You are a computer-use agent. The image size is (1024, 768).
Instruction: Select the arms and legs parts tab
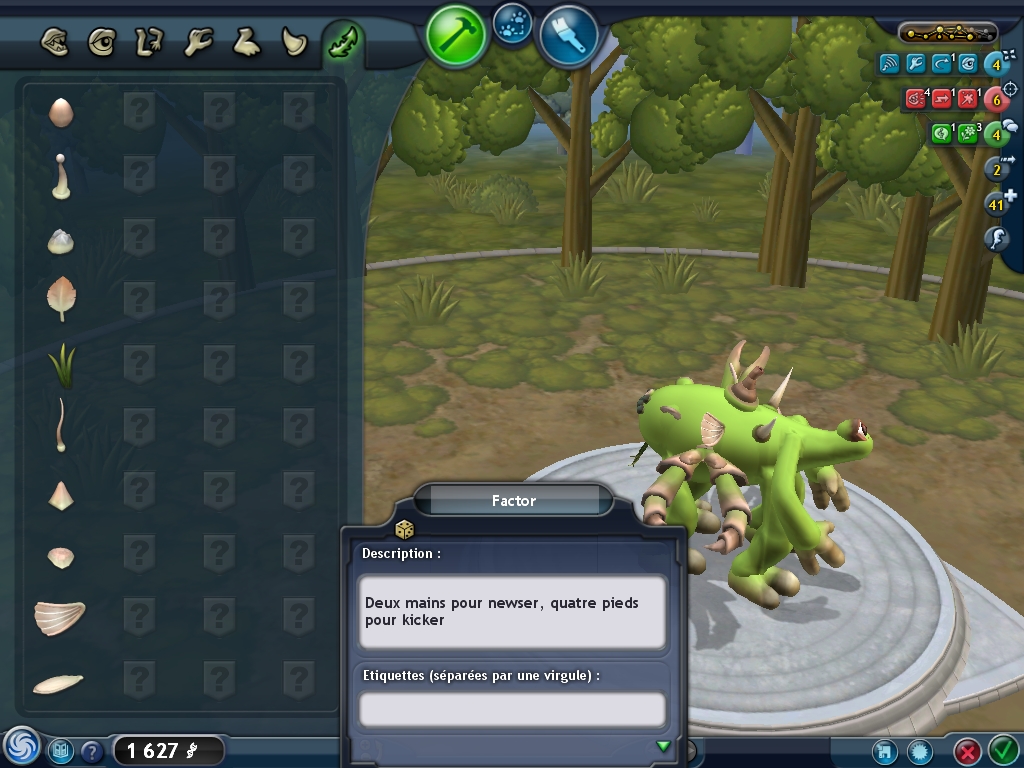pos(149,42)
